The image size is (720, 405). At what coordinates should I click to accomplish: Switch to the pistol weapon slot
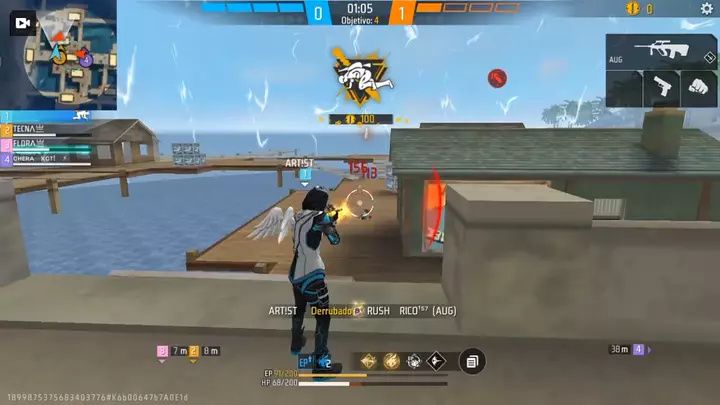point(658,88)
